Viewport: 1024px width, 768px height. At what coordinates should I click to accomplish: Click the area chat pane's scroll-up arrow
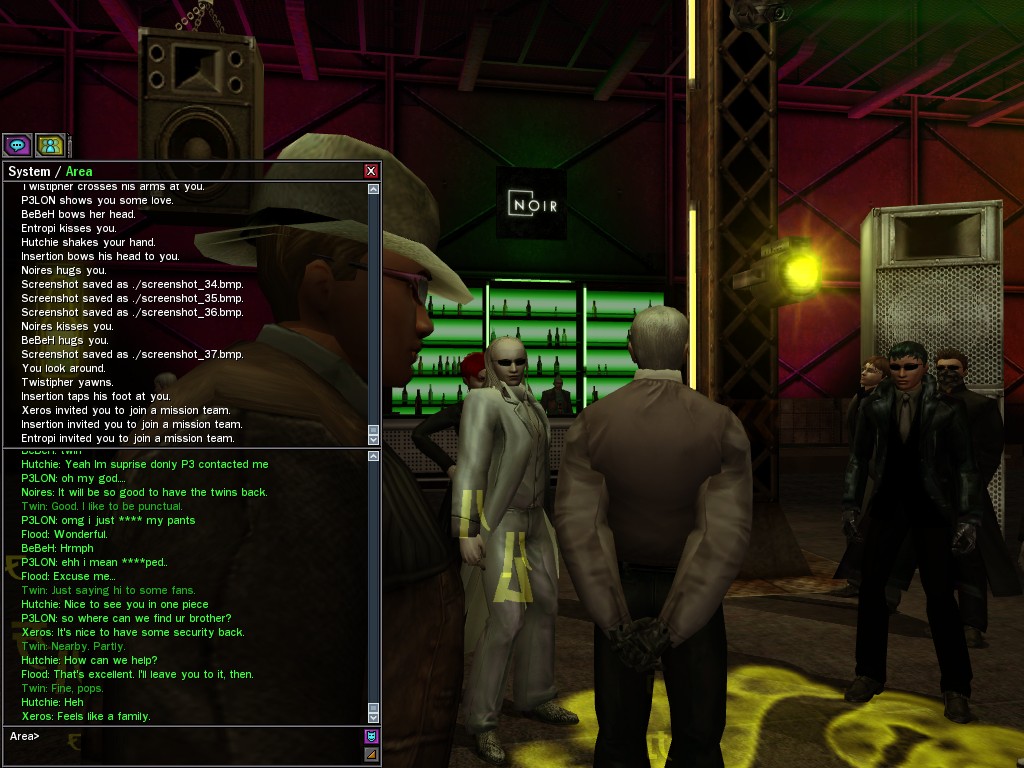click(373, 457)
